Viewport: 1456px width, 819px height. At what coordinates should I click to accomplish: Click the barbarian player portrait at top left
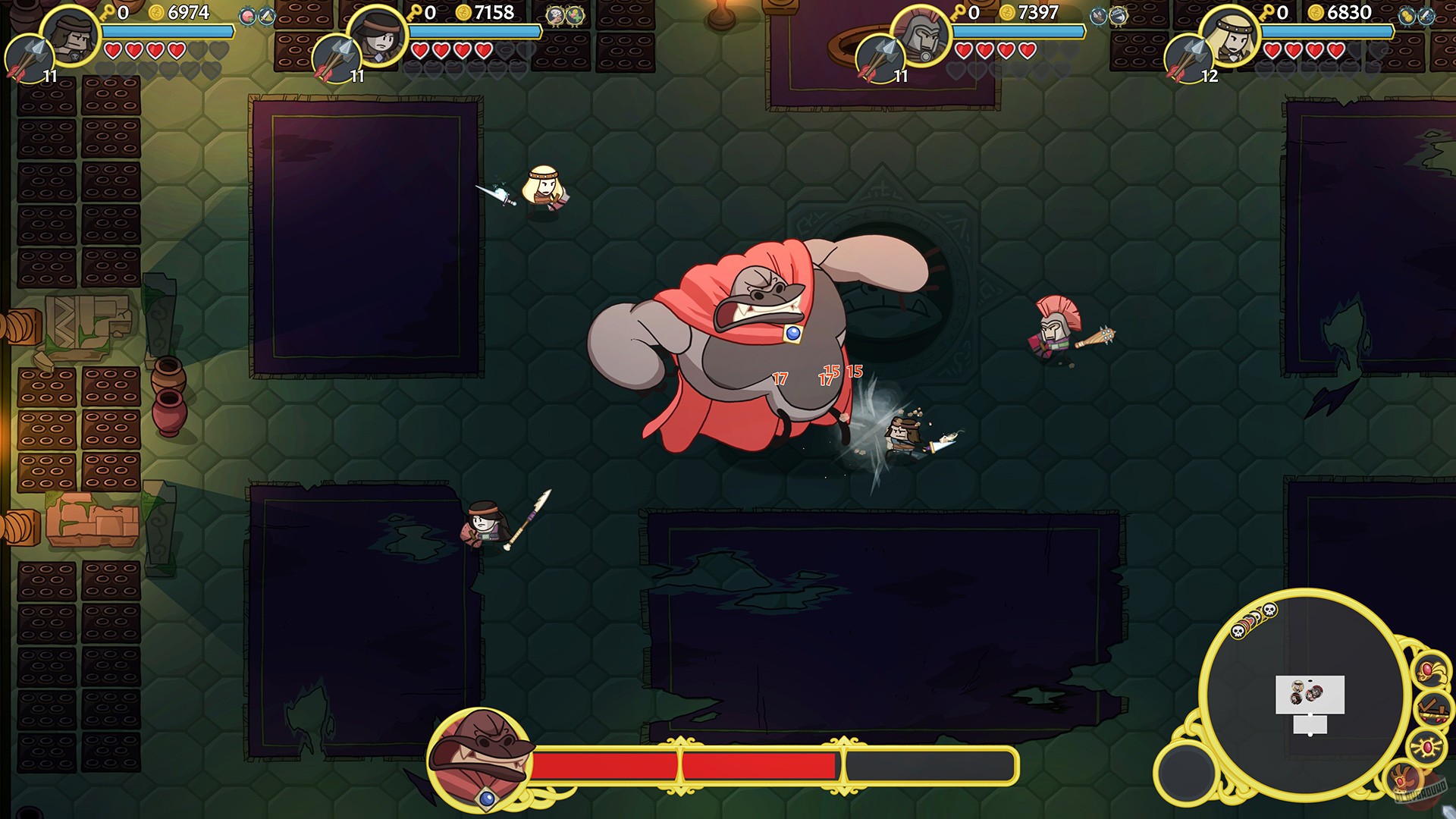(x=71, y=36)
